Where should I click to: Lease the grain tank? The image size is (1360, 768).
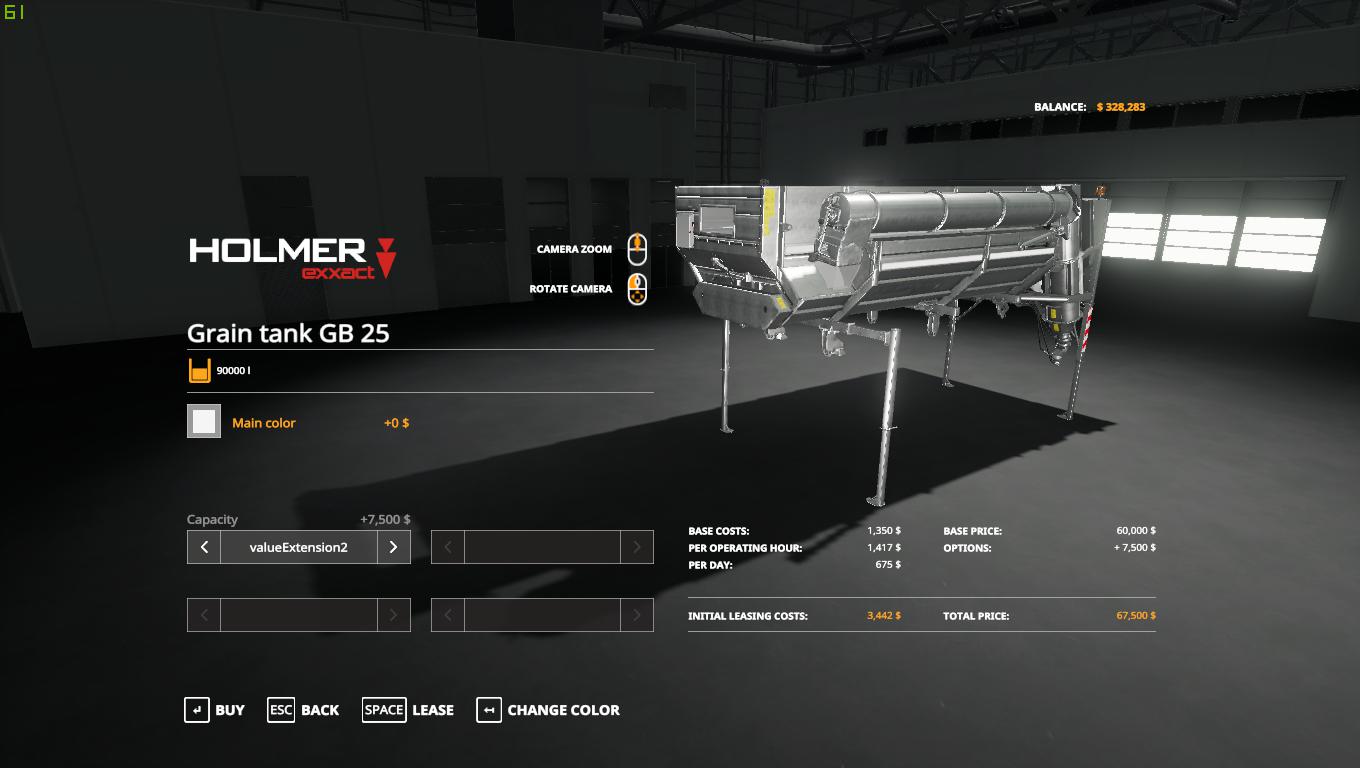coord(408,710)
